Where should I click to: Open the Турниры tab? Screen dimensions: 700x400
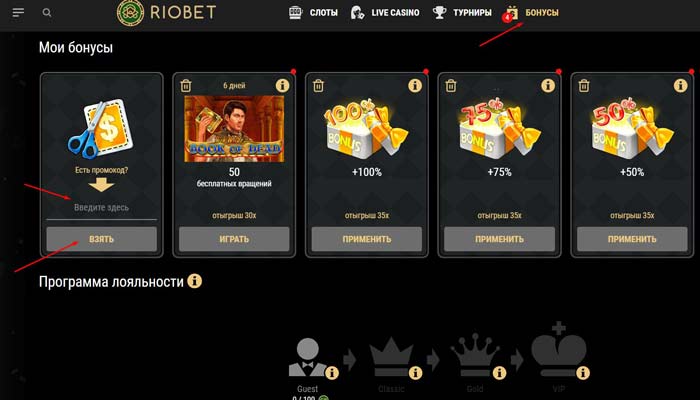462,13
